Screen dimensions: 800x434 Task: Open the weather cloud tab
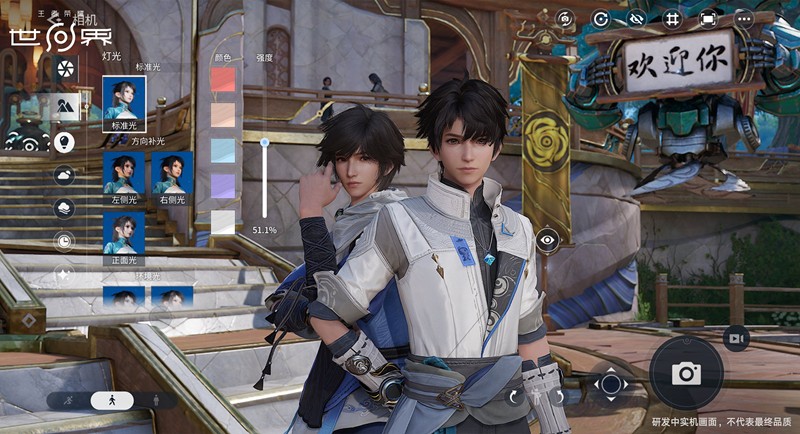pyautogui.click(x=65, y=176)
